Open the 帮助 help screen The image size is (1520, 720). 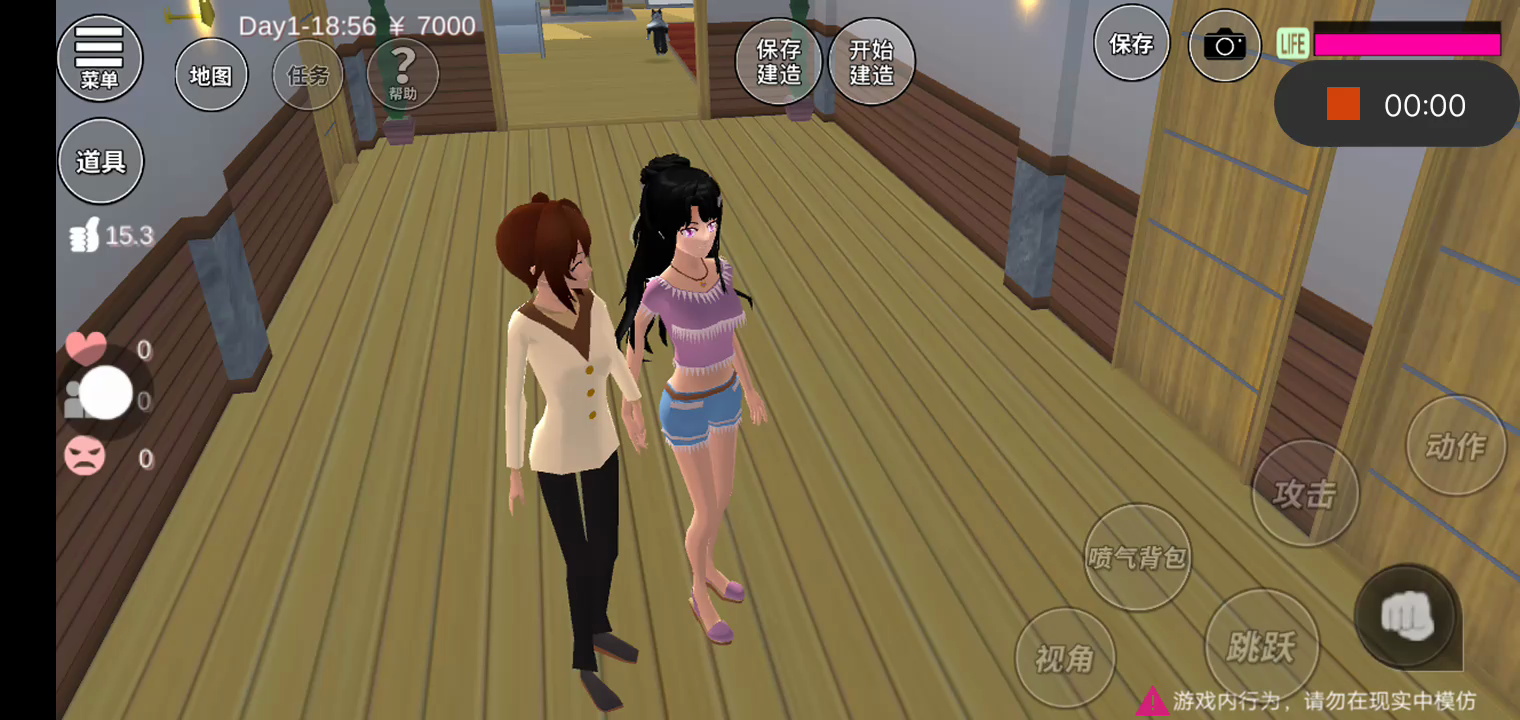tap(403, 74)
